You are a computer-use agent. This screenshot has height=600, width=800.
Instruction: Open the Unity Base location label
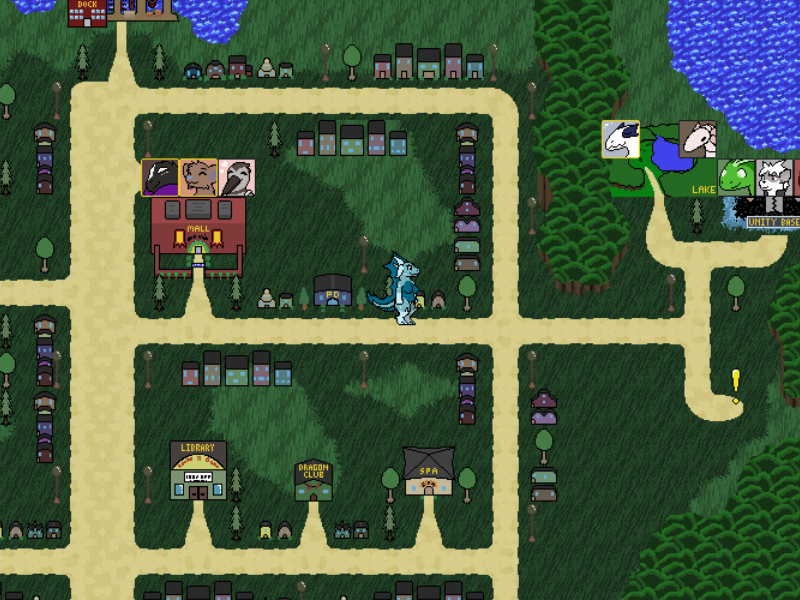point(774,222)
